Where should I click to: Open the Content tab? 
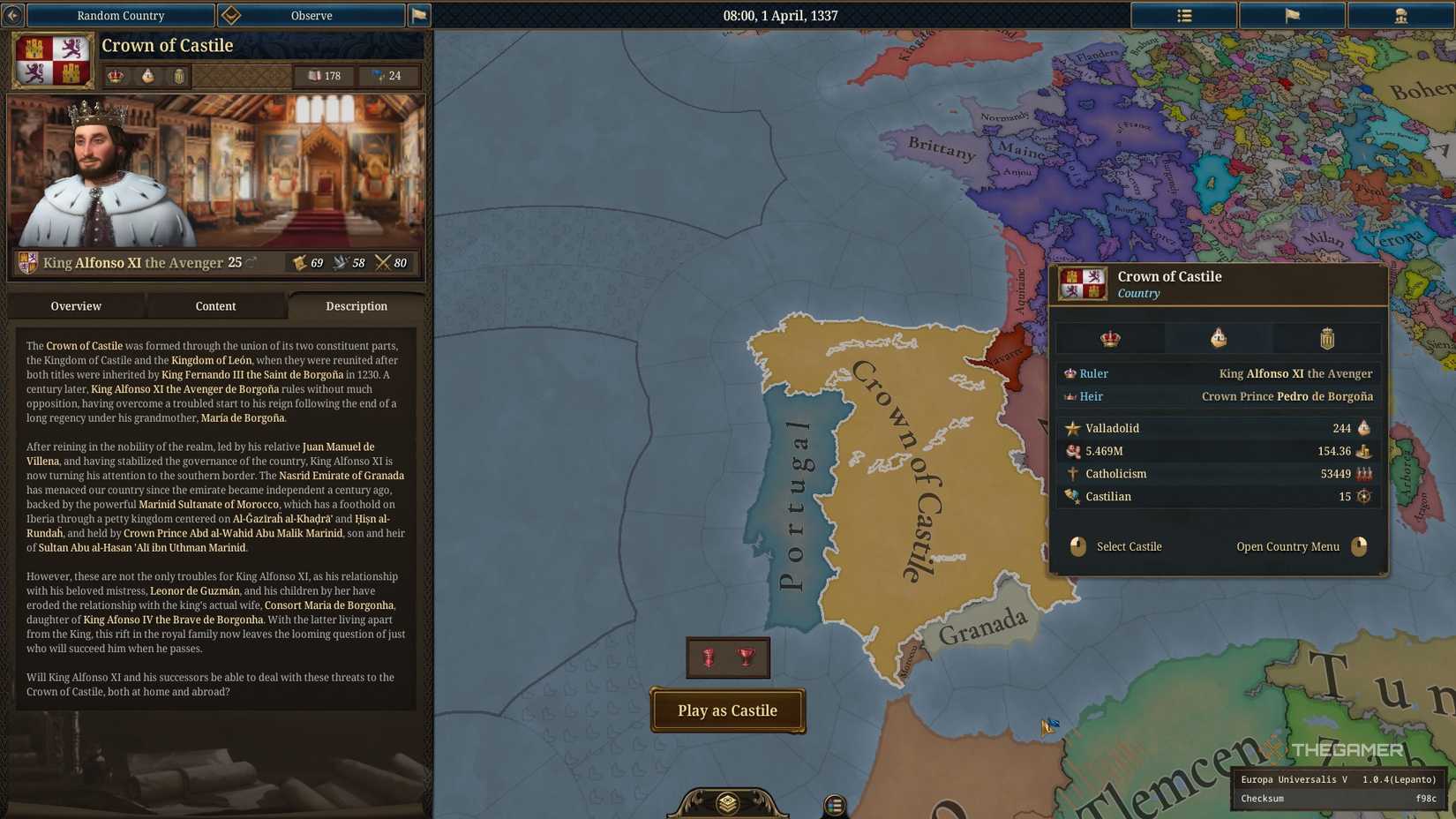pos(215,306)
